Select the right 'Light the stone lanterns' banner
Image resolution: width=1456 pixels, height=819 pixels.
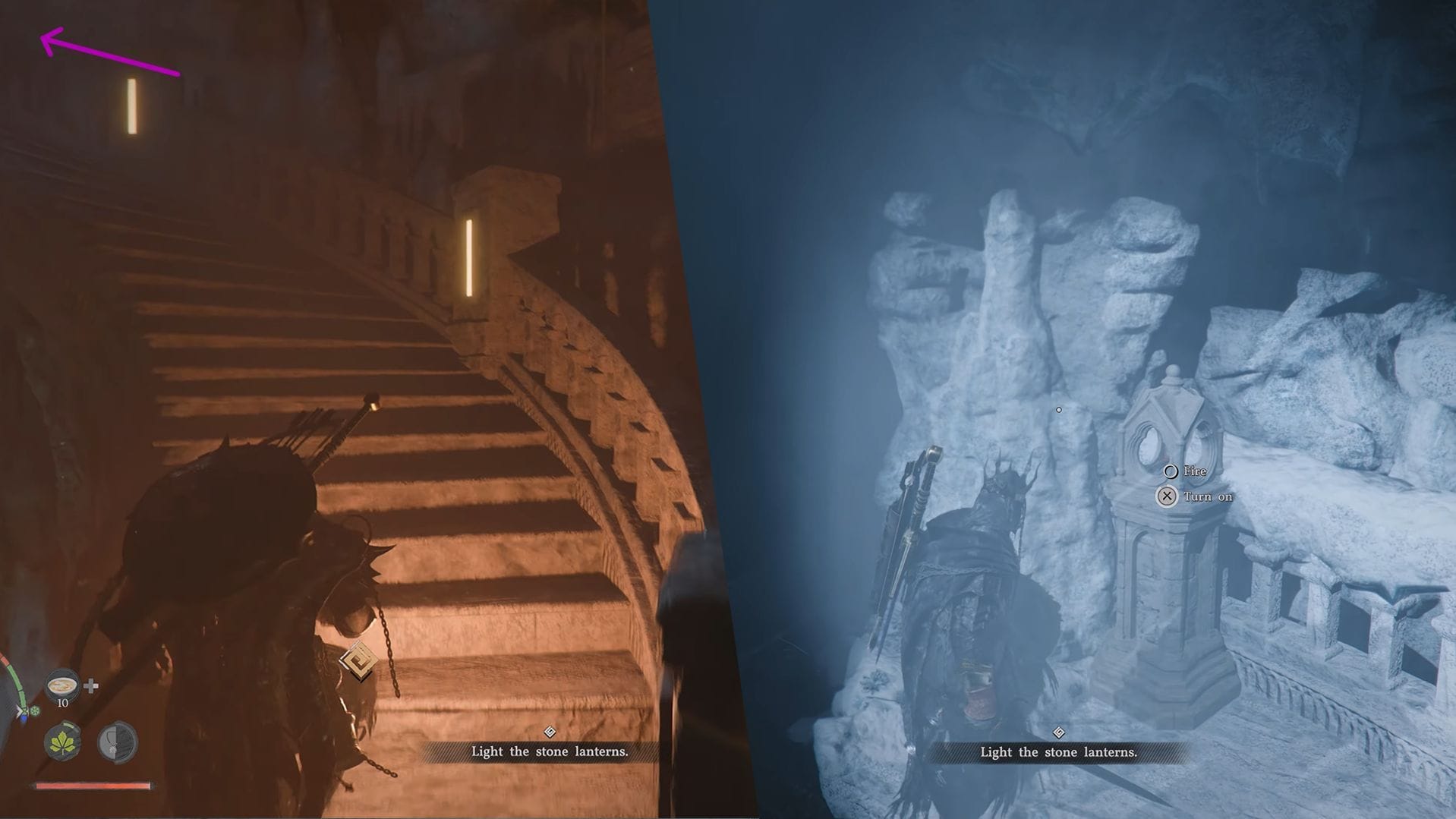[x=1058, y=752]
